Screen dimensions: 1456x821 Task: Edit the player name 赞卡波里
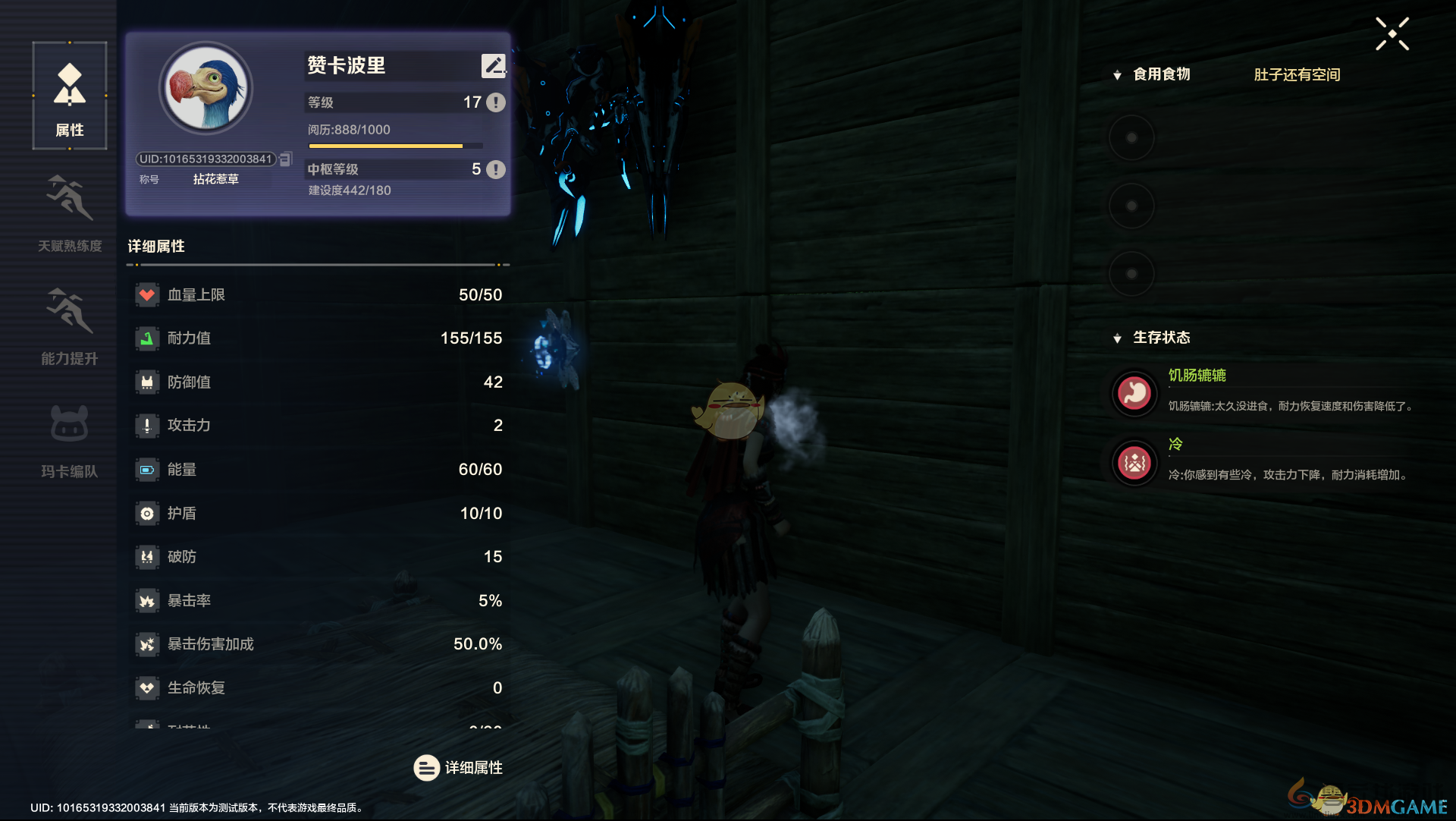pos(493,66)
